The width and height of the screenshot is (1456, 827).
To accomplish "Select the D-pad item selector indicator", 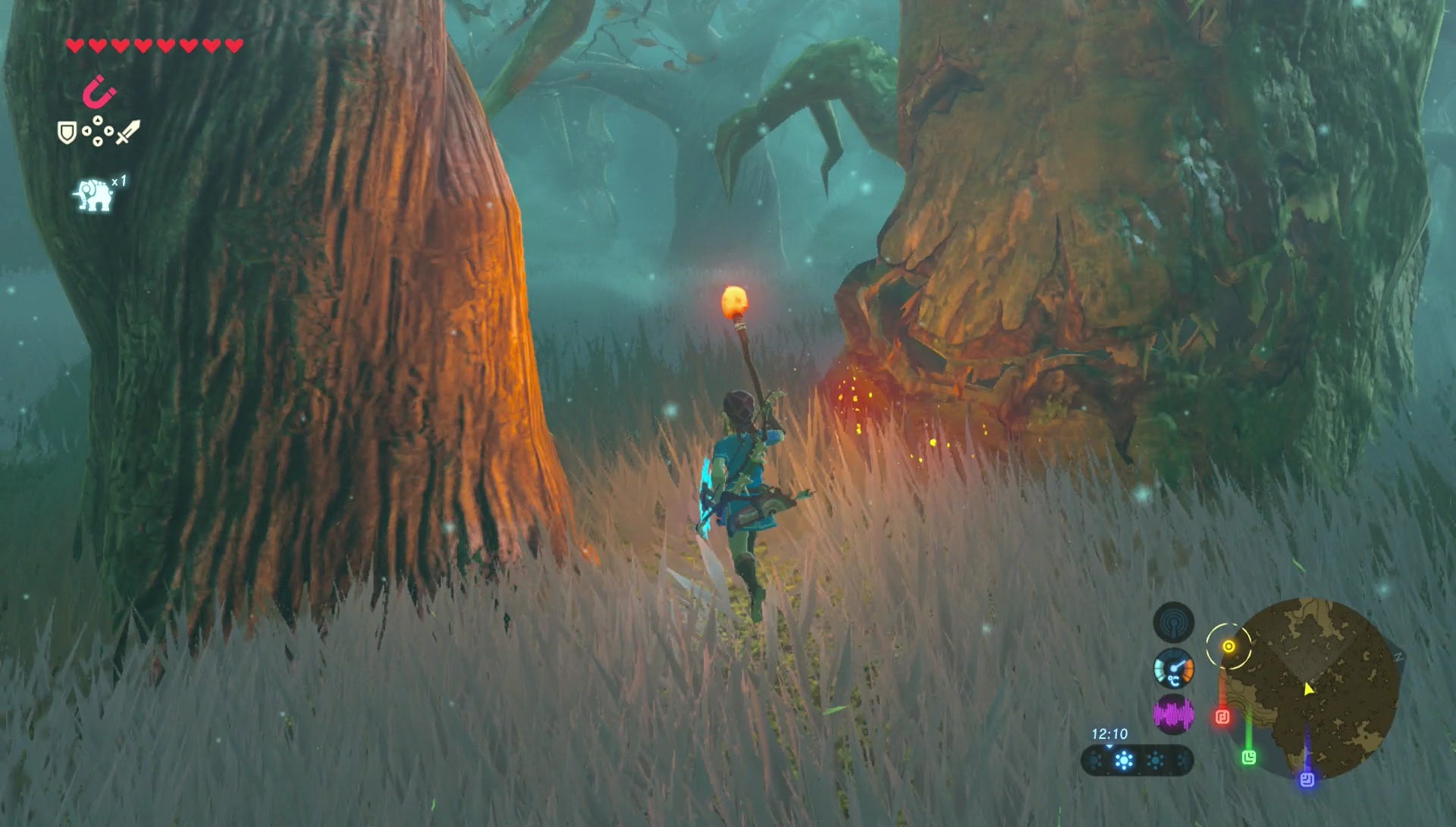I will 98,130.
